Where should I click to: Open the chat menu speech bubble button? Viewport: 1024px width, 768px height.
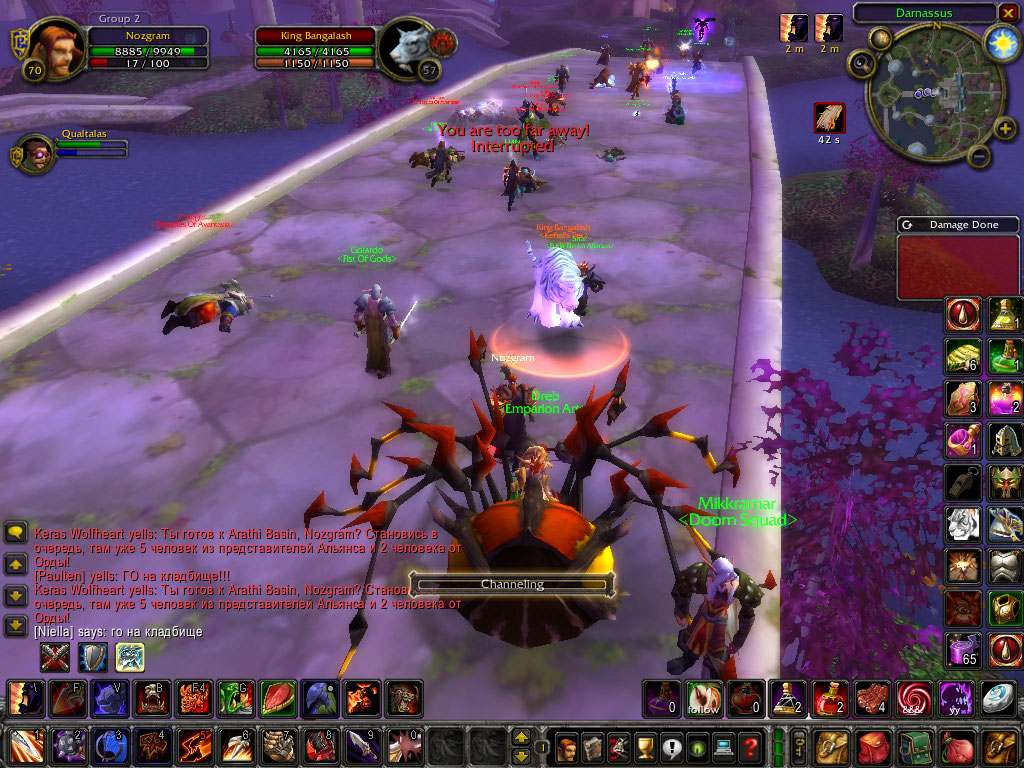(16, 533)
